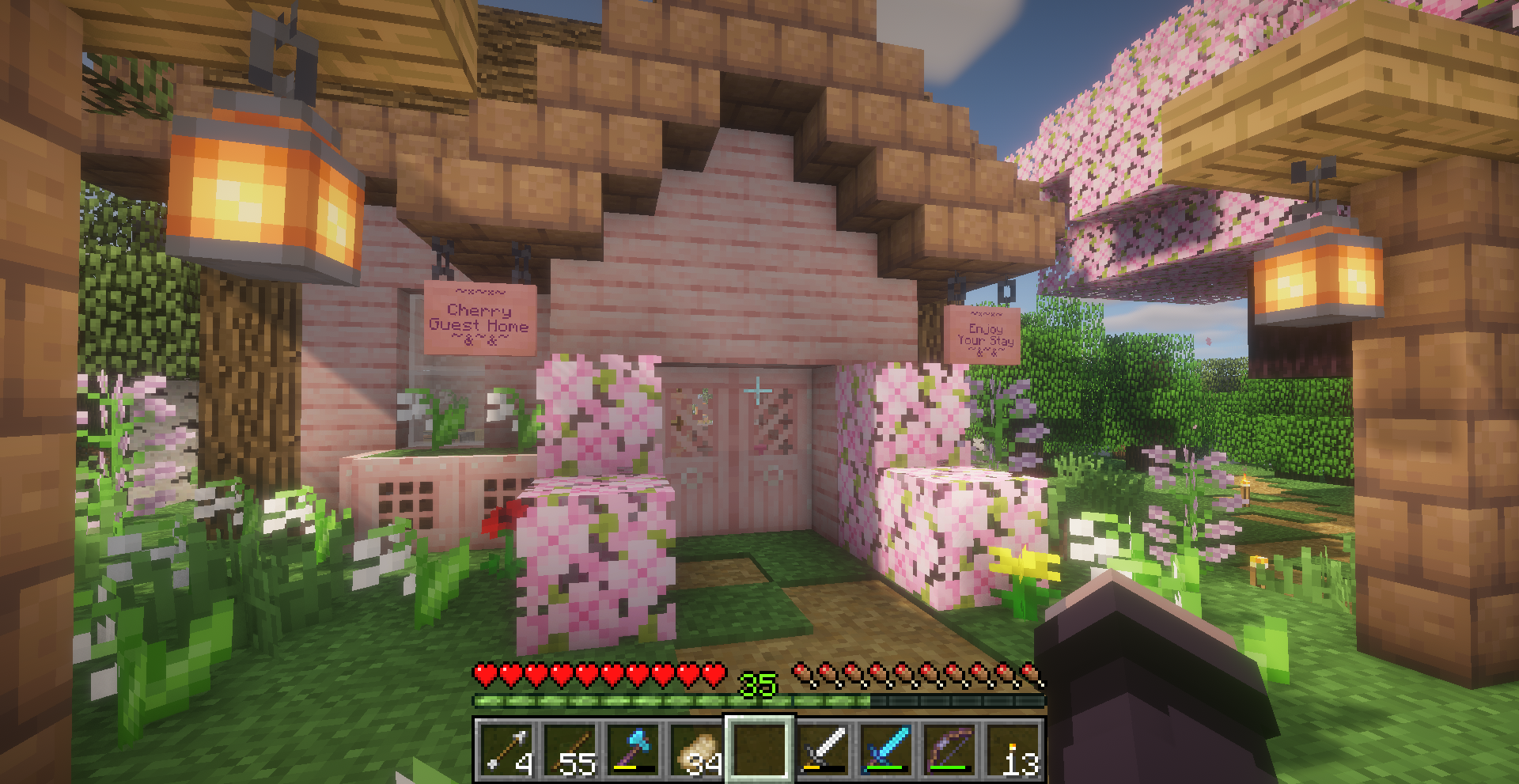
Task: Select the arrow stack in the hotbar
Action: tap(505, 748)
